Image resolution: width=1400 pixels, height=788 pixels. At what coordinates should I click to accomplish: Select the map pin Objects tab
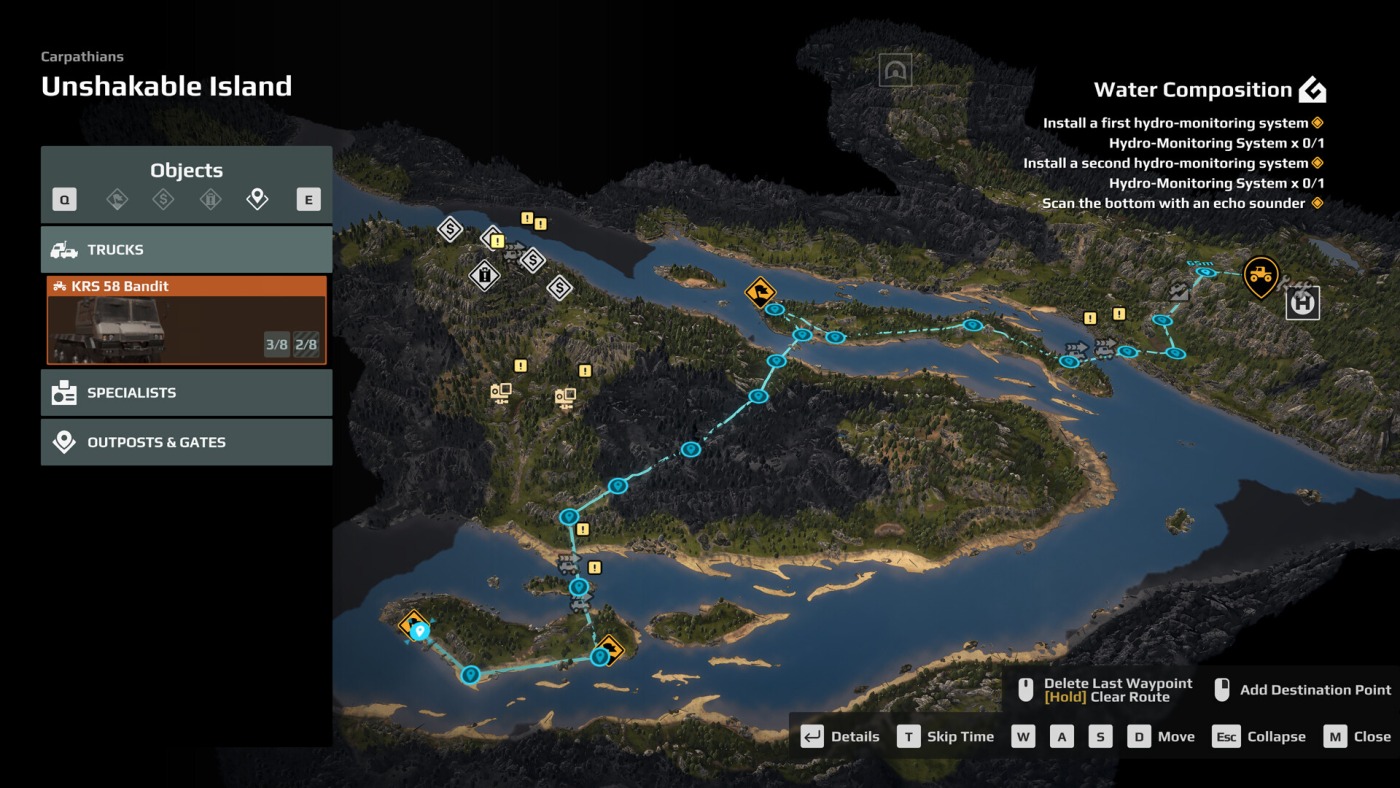tap(257, 200)
